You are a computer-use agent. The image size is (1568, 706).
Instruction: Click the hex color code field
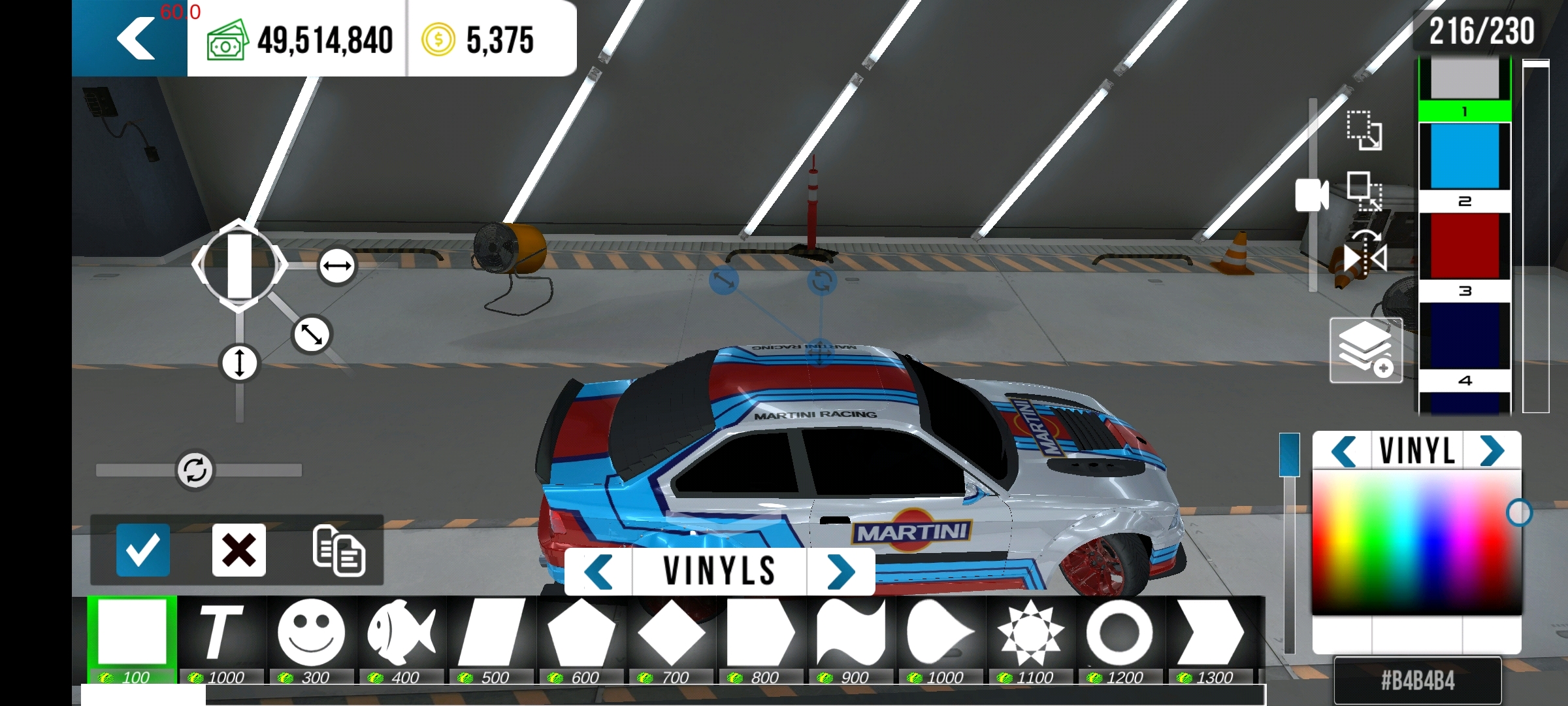point(1418,681)
